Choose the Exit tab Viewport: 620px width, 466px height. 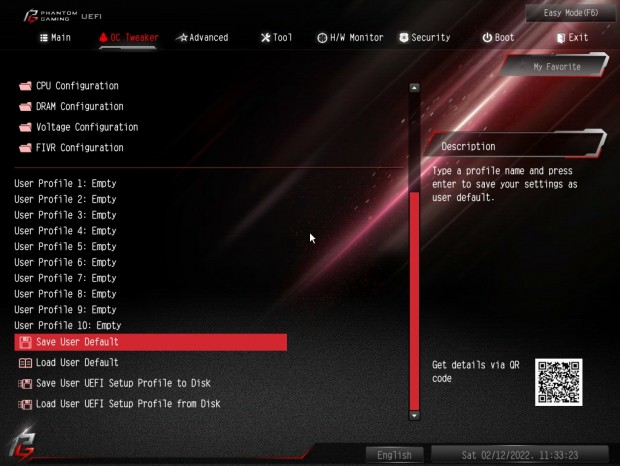(571, 37)
